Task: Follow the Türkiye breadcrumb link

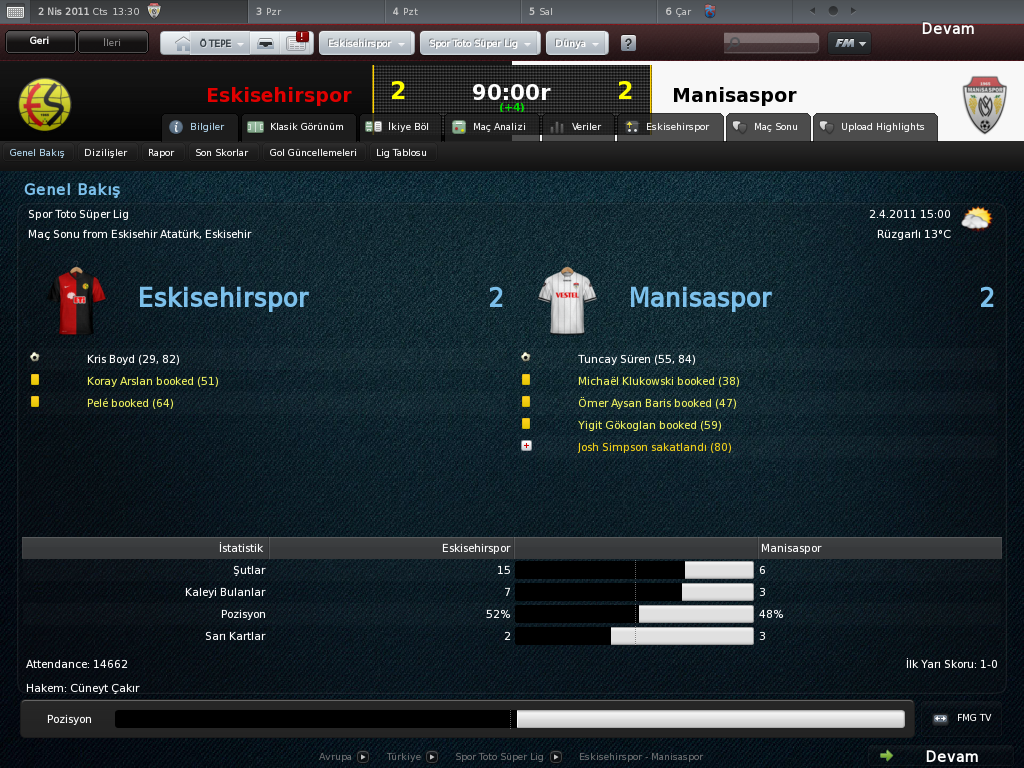Action: pyautogui.click(x=405, y=757)
